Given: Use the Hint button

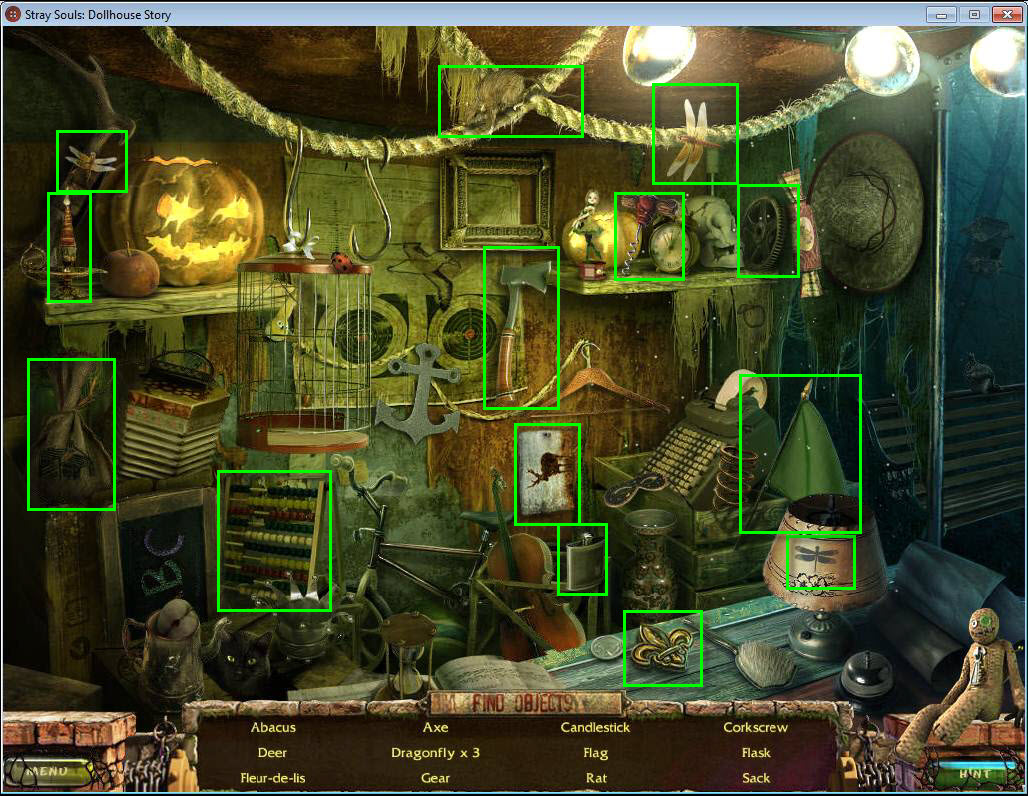Looking at the screenshot, I should click(974, 773).
